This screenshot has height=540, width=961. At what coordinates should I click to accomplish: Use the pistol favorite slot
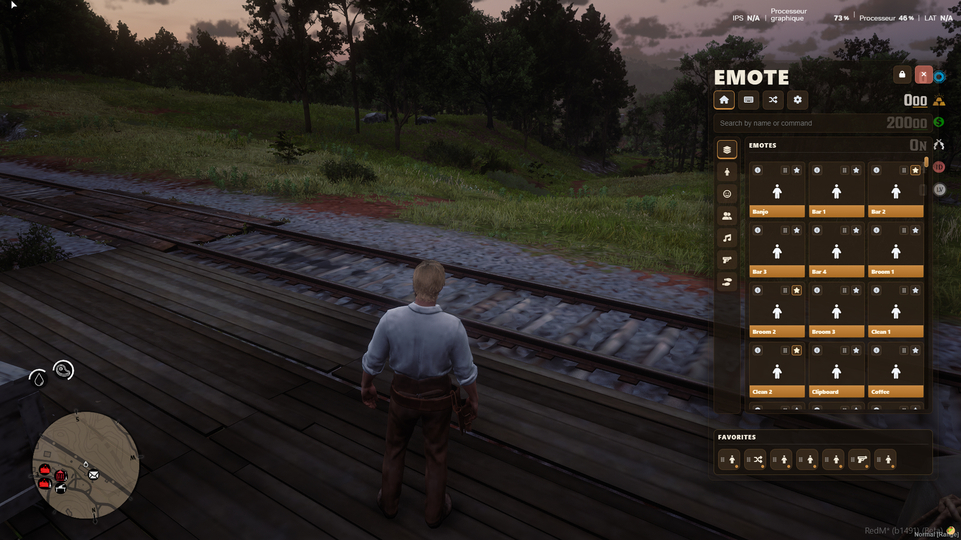click(859, 460)
